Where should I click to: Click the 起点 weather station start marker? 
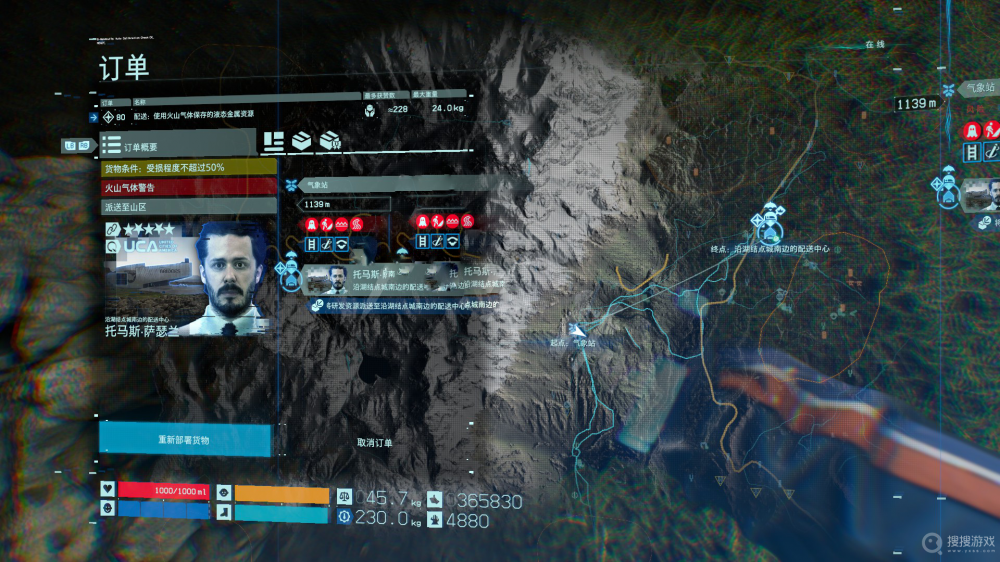(x=577, y=328)
